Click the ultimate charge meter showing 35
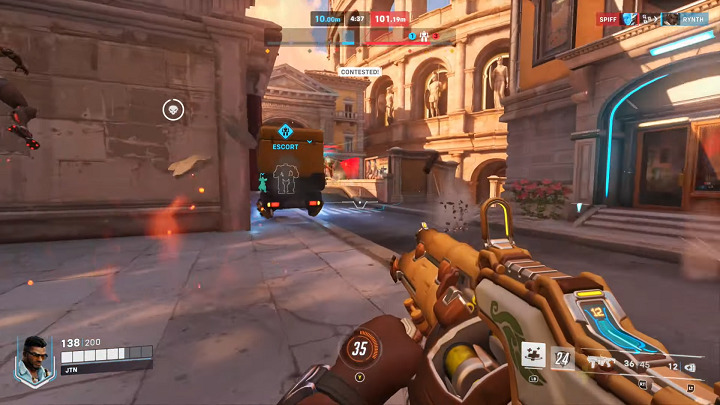 [360, 349]
